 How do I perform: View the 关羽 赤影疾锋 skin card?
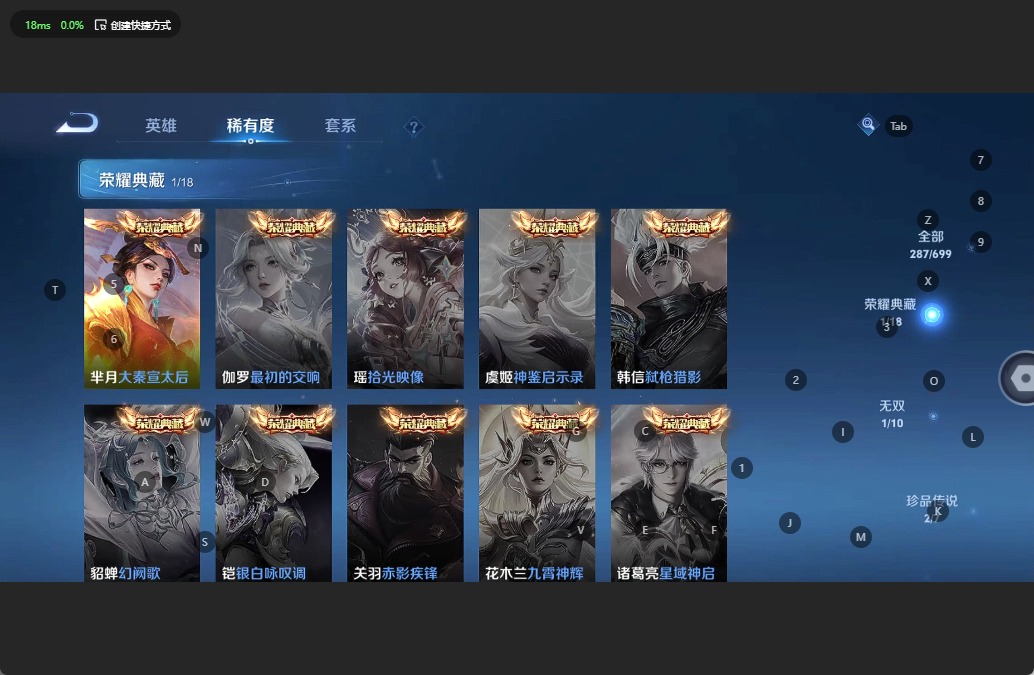[x=405, y=493]
